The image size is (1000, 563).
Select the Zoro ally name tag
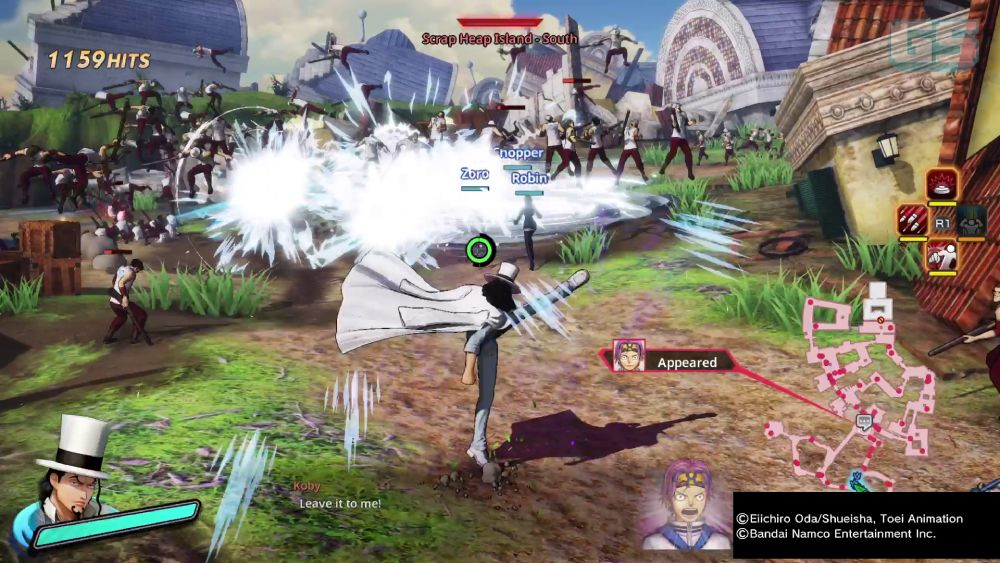[x=475, y=173]
